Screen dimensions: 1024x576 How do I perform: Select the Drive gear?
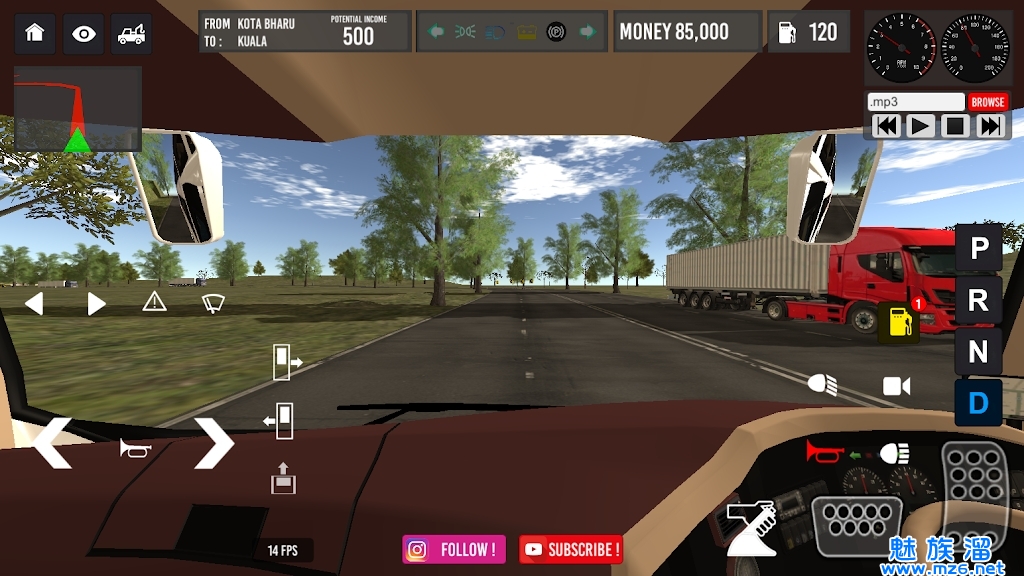[x=979, y=403]
